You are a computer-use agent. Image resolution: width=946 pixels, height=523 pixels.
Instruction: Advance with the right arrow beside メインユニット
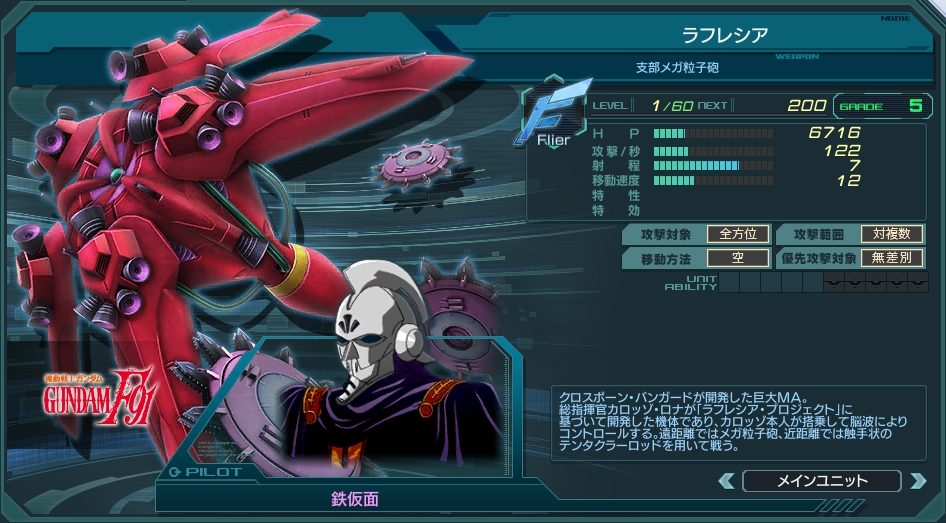point(917,481)
